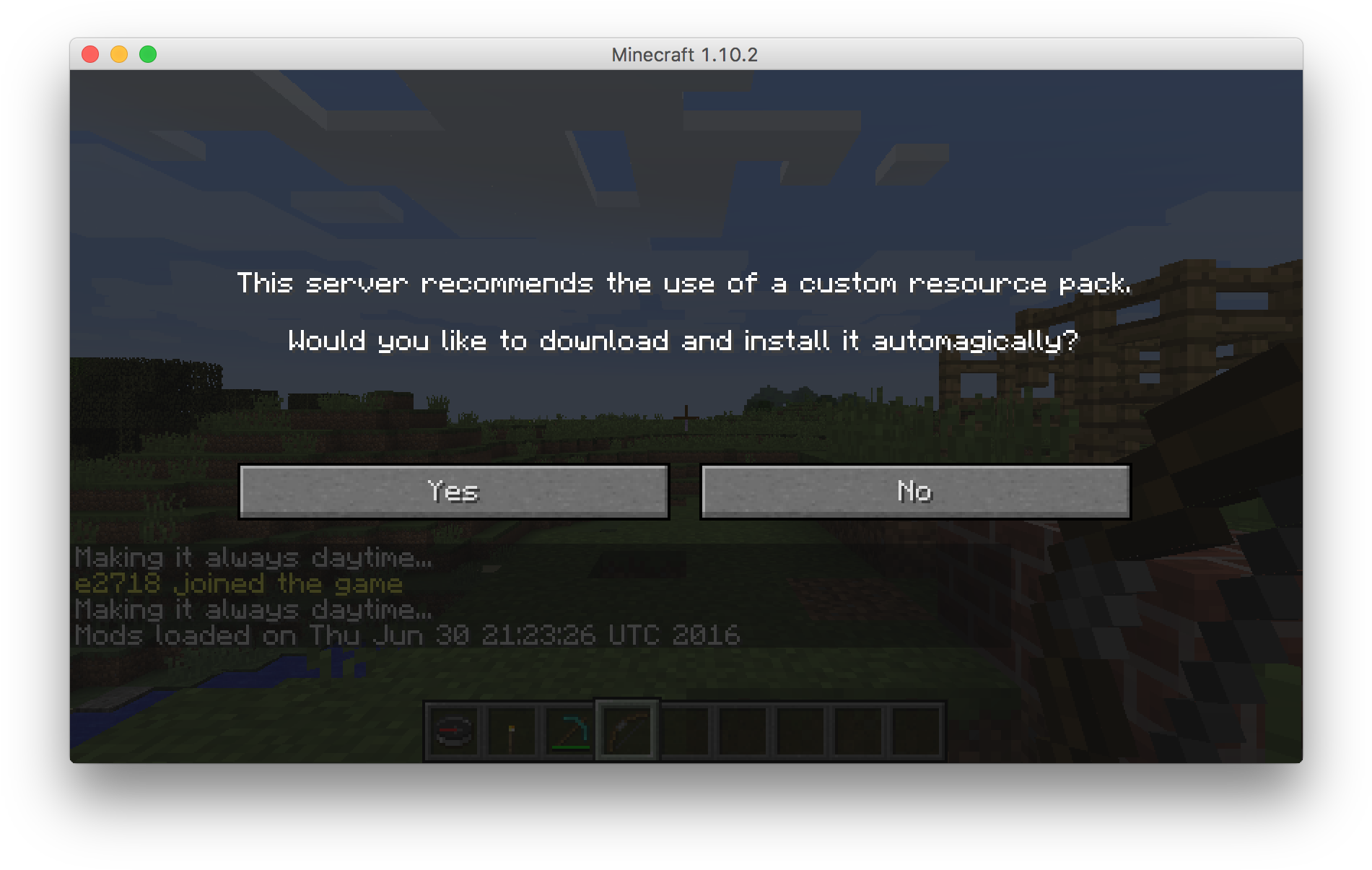
Task: Click the server recommends resource pack heading
Action: (686, 283)
